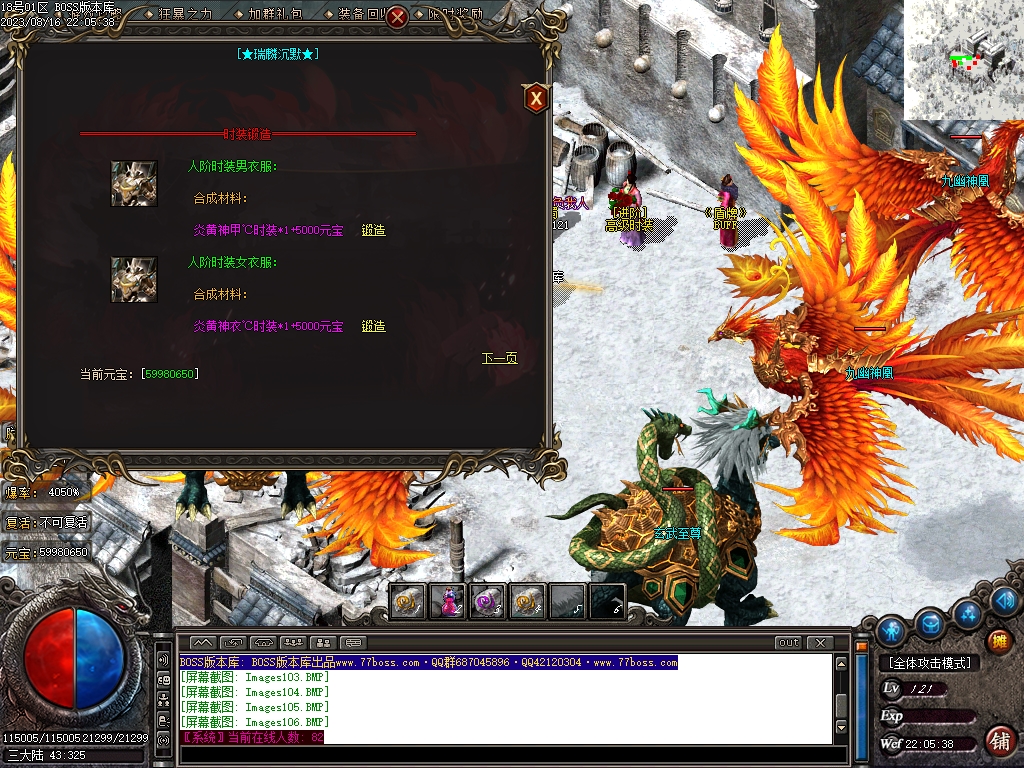Image resolution: width=1024 pixels, height=768 pixels.
Task: Open the minimap
Action: point(962,60)
